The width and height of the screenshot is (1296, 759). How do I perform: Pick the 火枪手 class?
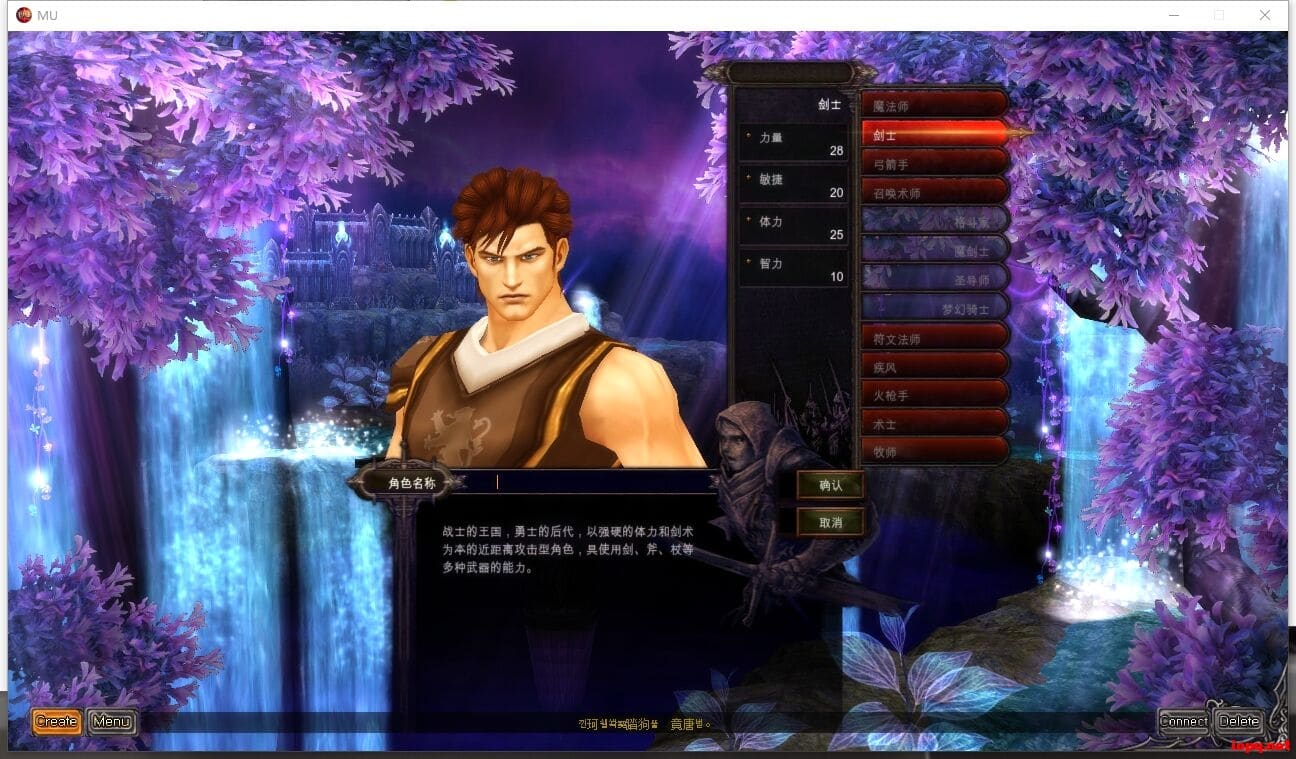pos(933,395)
